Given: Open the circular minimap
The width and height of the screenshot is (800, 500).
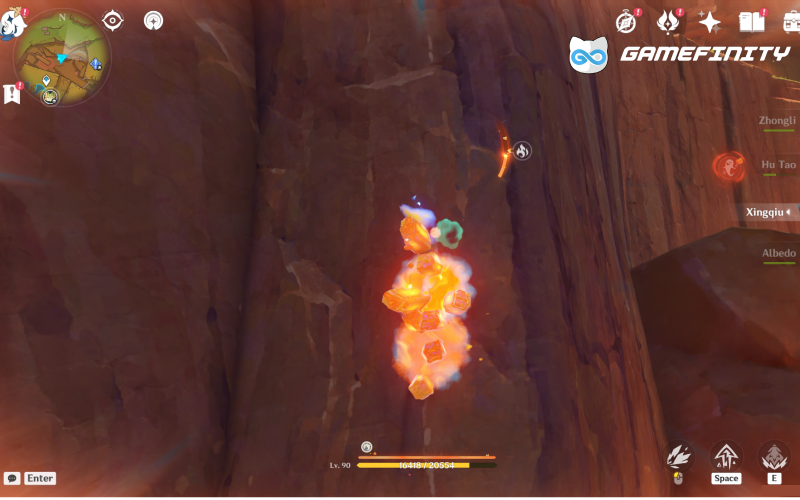Looking at the screenshot, I should pos(62,57).
